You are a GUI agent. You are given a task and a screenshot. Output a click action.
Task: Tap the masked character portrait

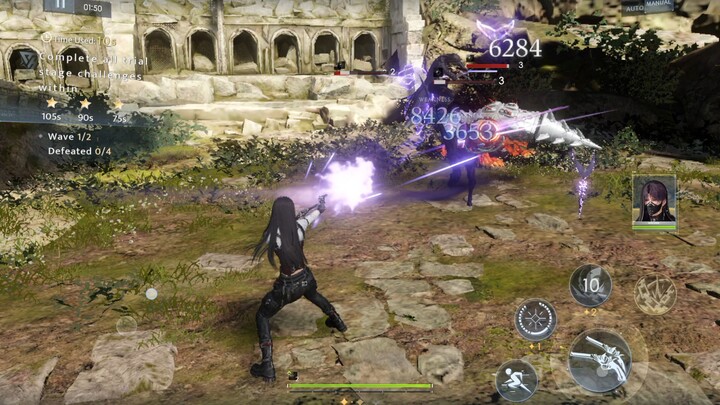(653, 200)
